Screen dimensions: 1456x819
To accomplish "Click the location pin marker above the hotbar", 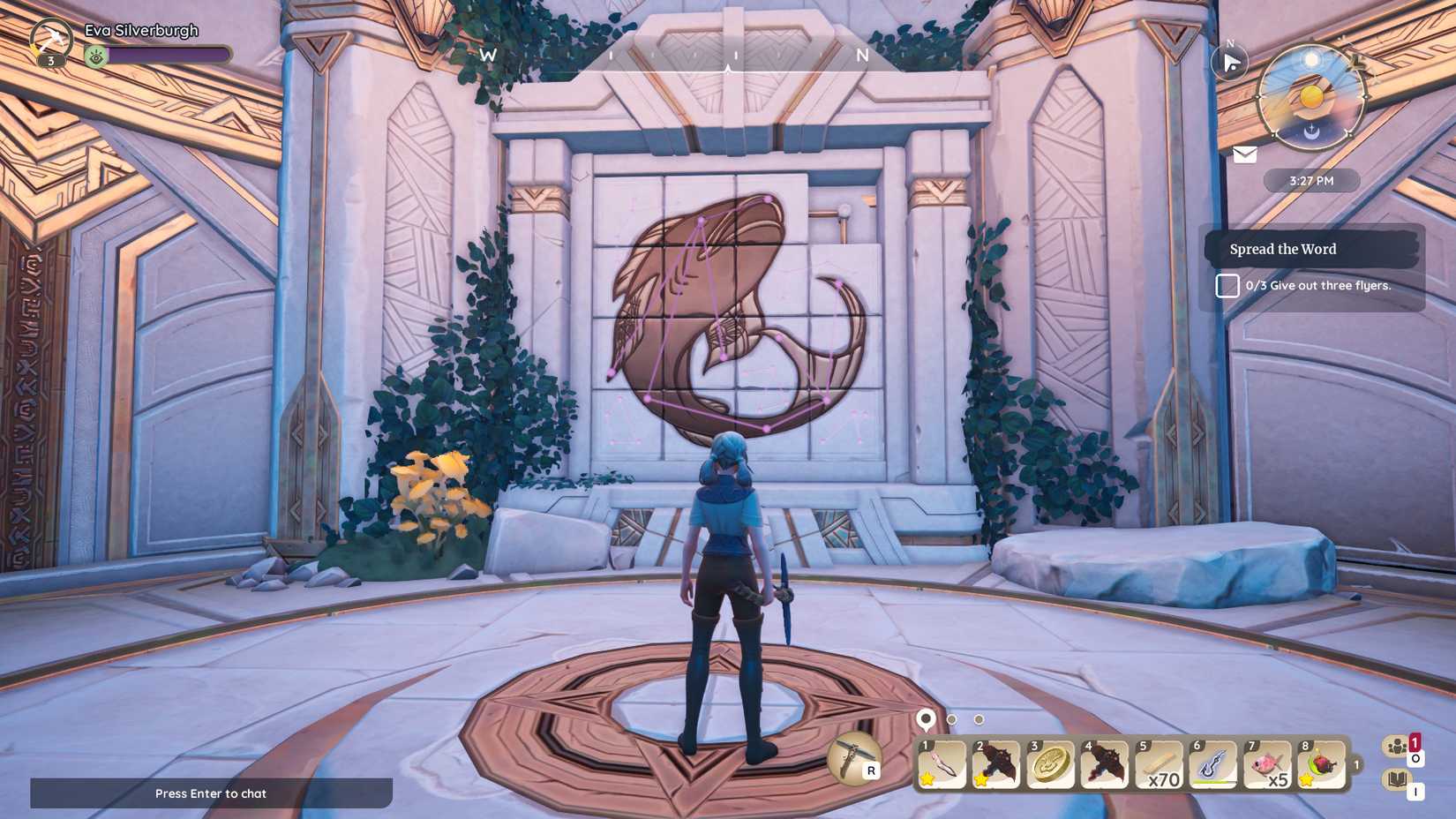I will coord(925,719).
